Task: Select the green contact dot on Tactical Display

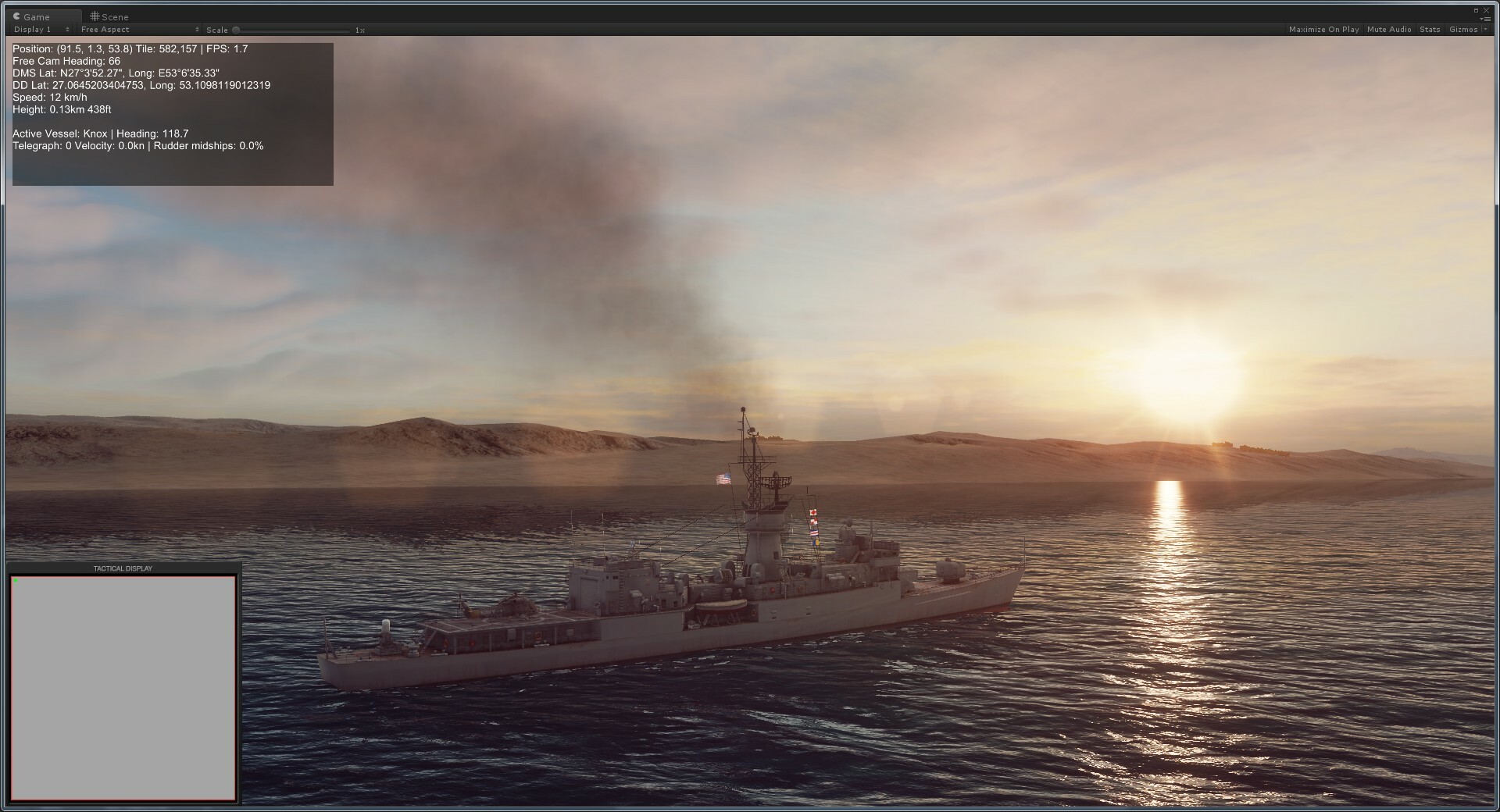Action: [x=15, y=581]
